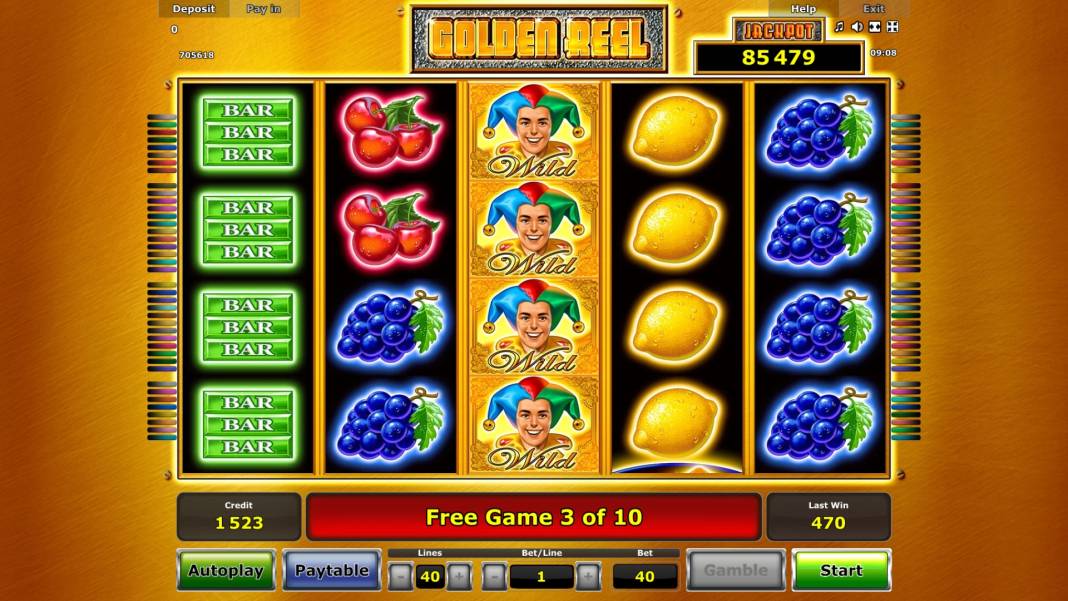Mute sound with the speaker icon
Image resolution: width=1068 pixels, height=601 pixels.
[857, 27]
